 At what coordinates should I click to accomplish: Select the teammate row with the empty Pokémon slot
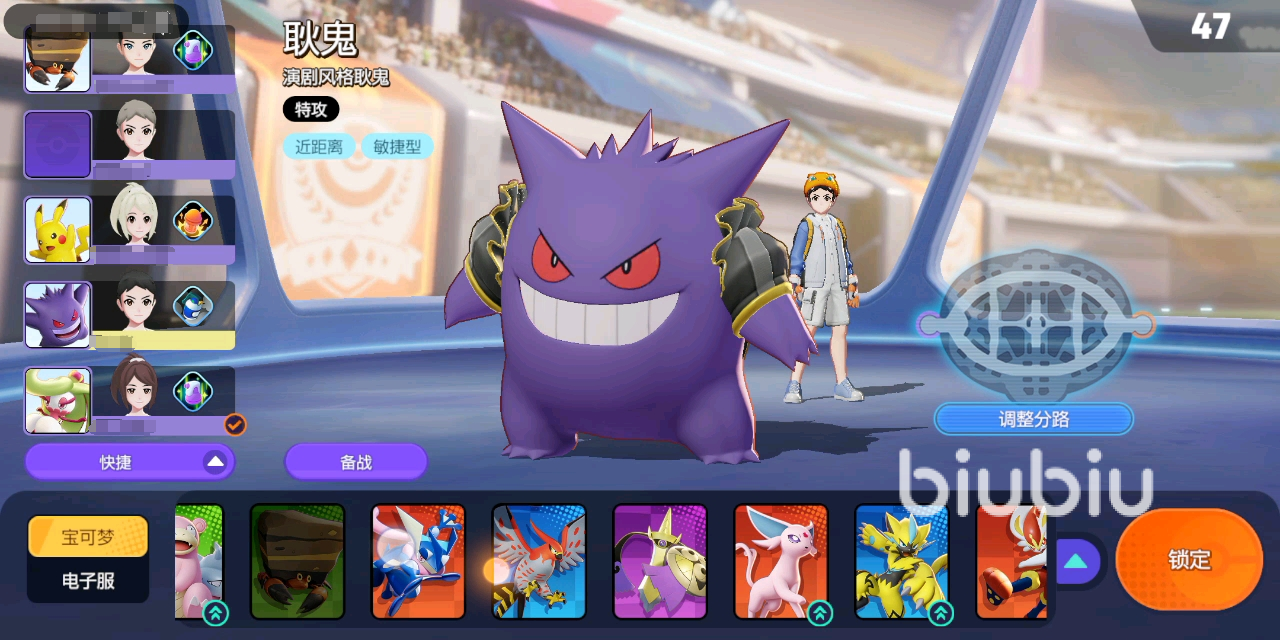click(x=130, y=145)
